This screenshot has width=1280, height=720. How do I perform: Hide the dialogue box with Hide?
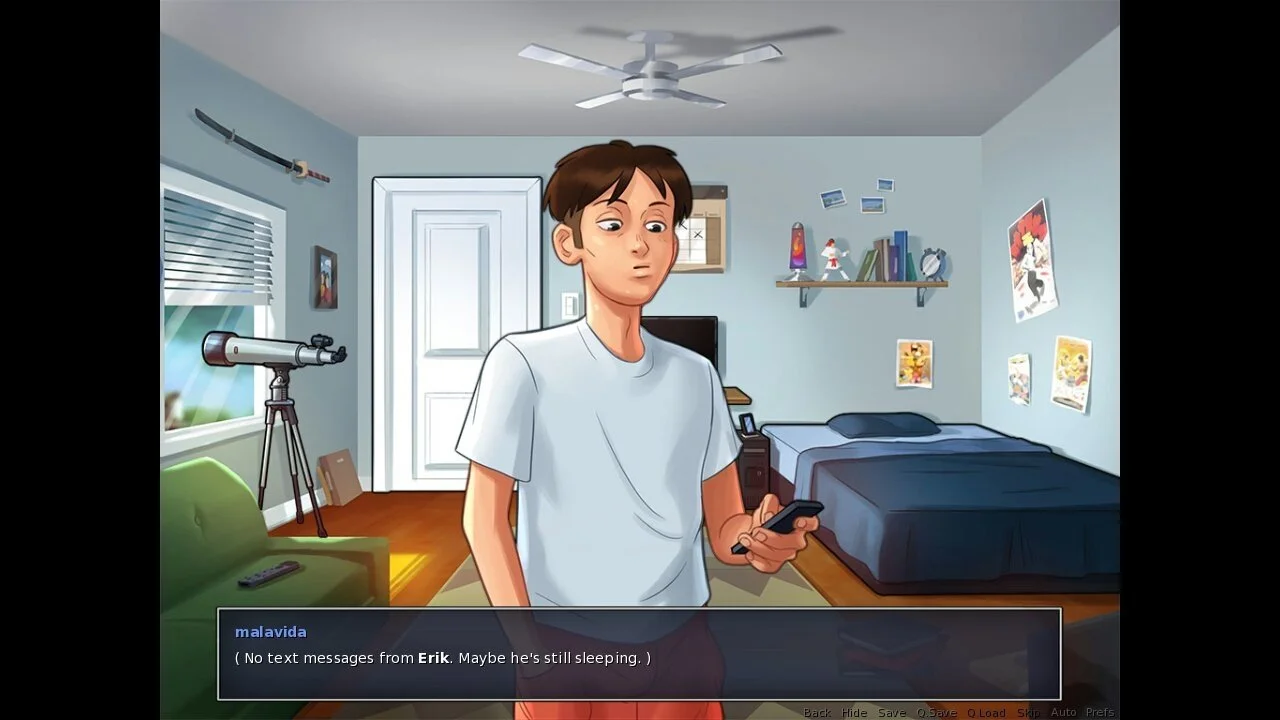[854, 712]
